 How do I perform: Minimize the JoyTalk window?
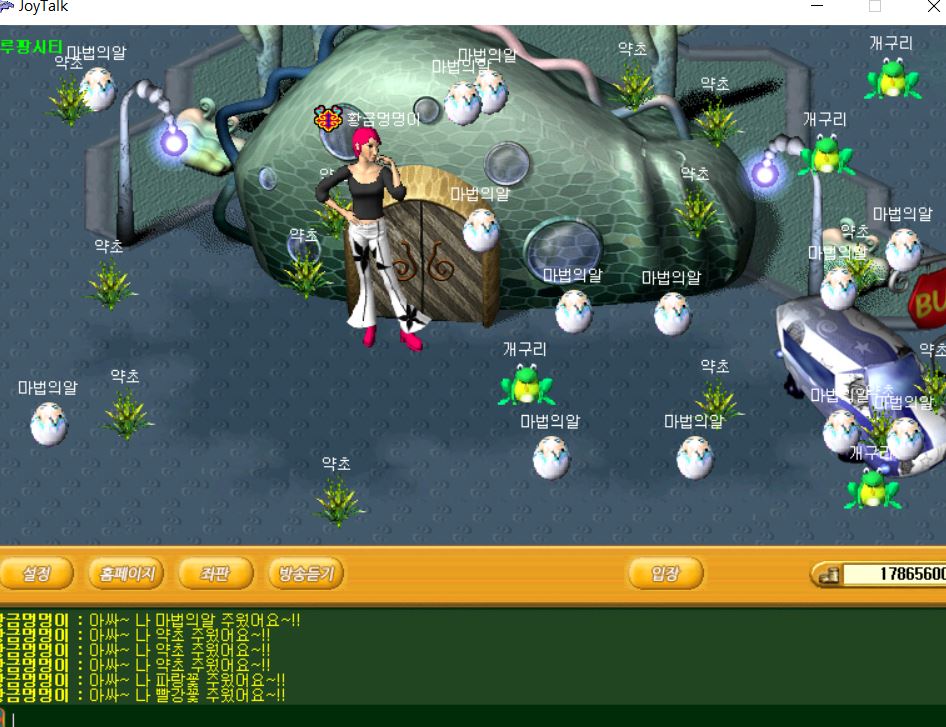pyautogui.click(x=817, y=7)
